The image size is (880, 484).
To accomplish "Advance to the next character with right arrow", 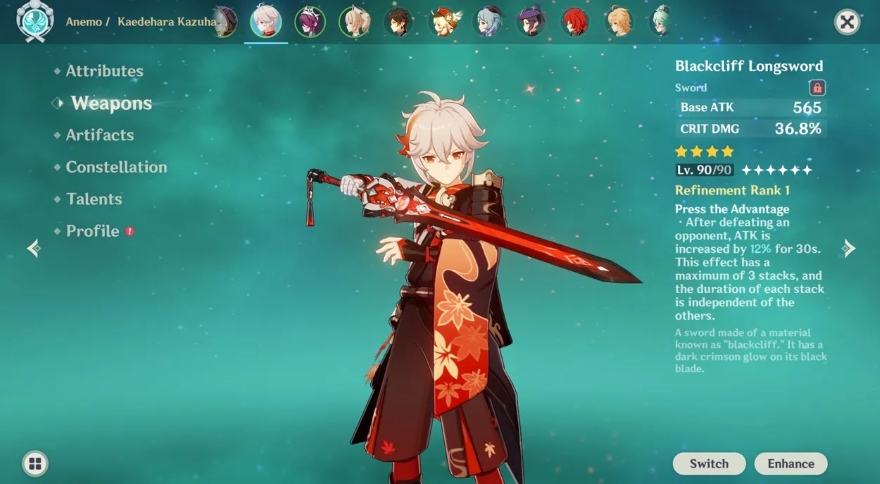I will (x=848, y=248).
